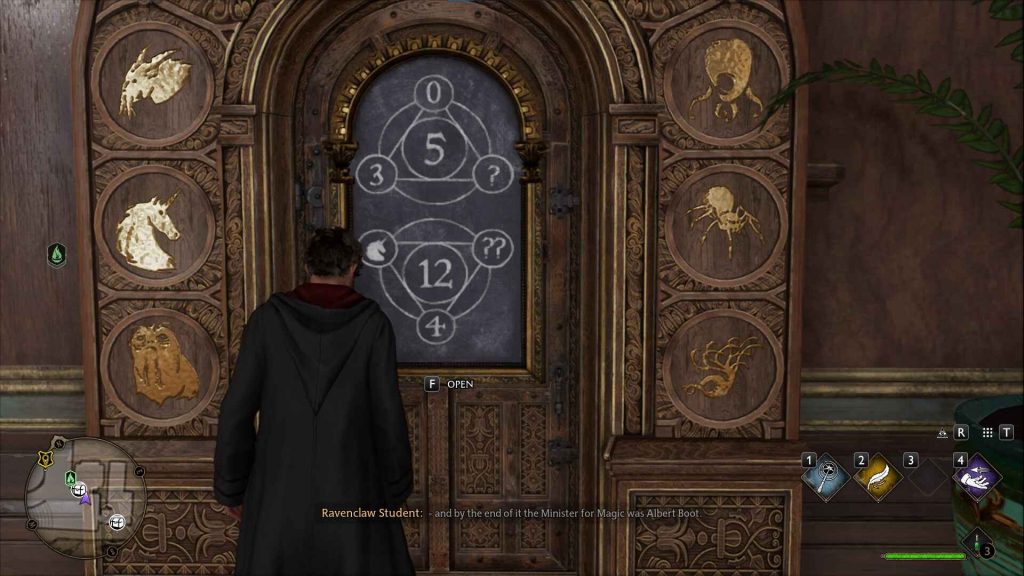The height and width of the screenshot is (576, 1024).
Task: Open the spell set grid icon
Action: click(x=989, y=433)
